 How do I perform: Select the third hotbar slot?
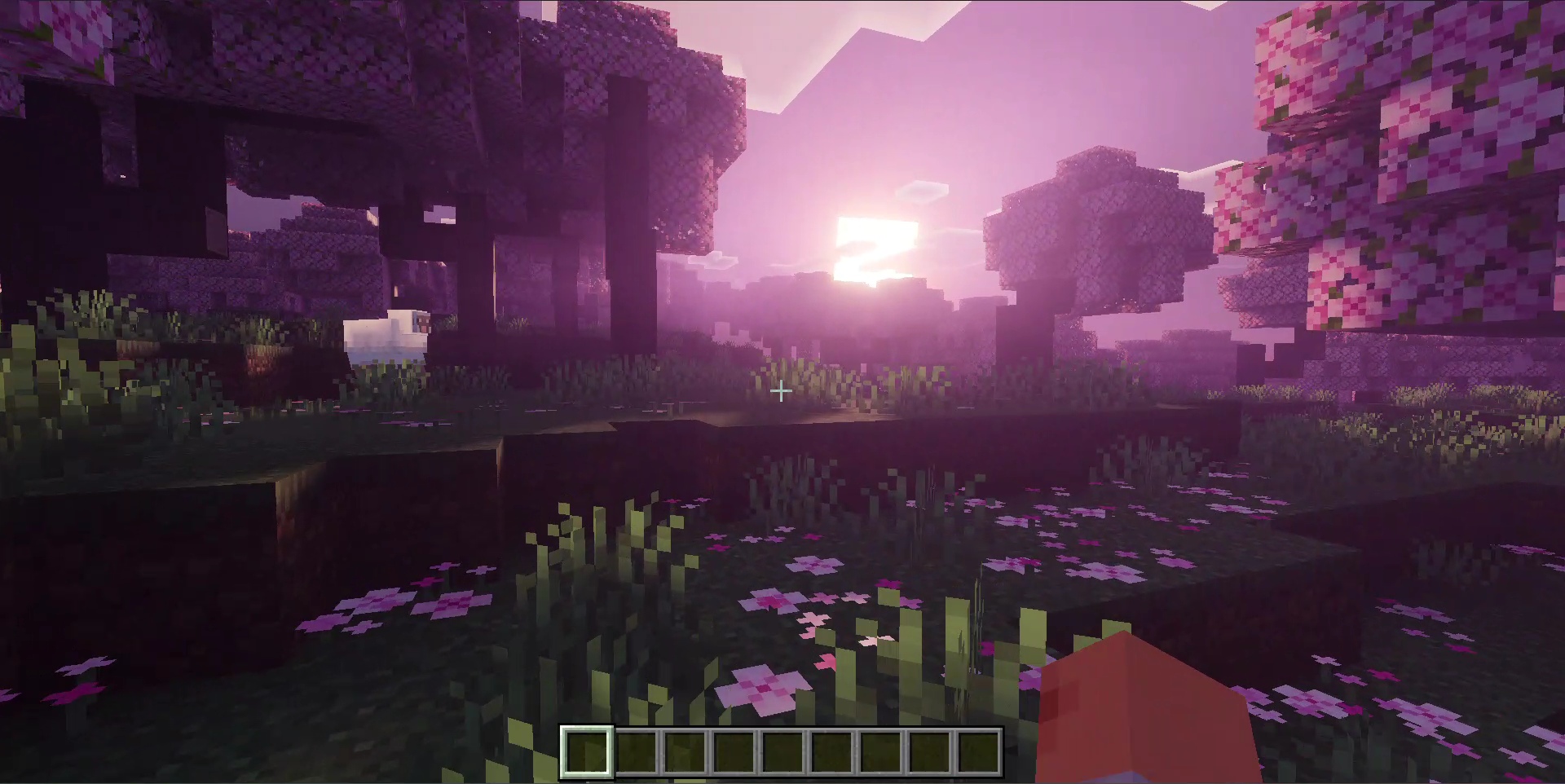click(x=687, y=754)
